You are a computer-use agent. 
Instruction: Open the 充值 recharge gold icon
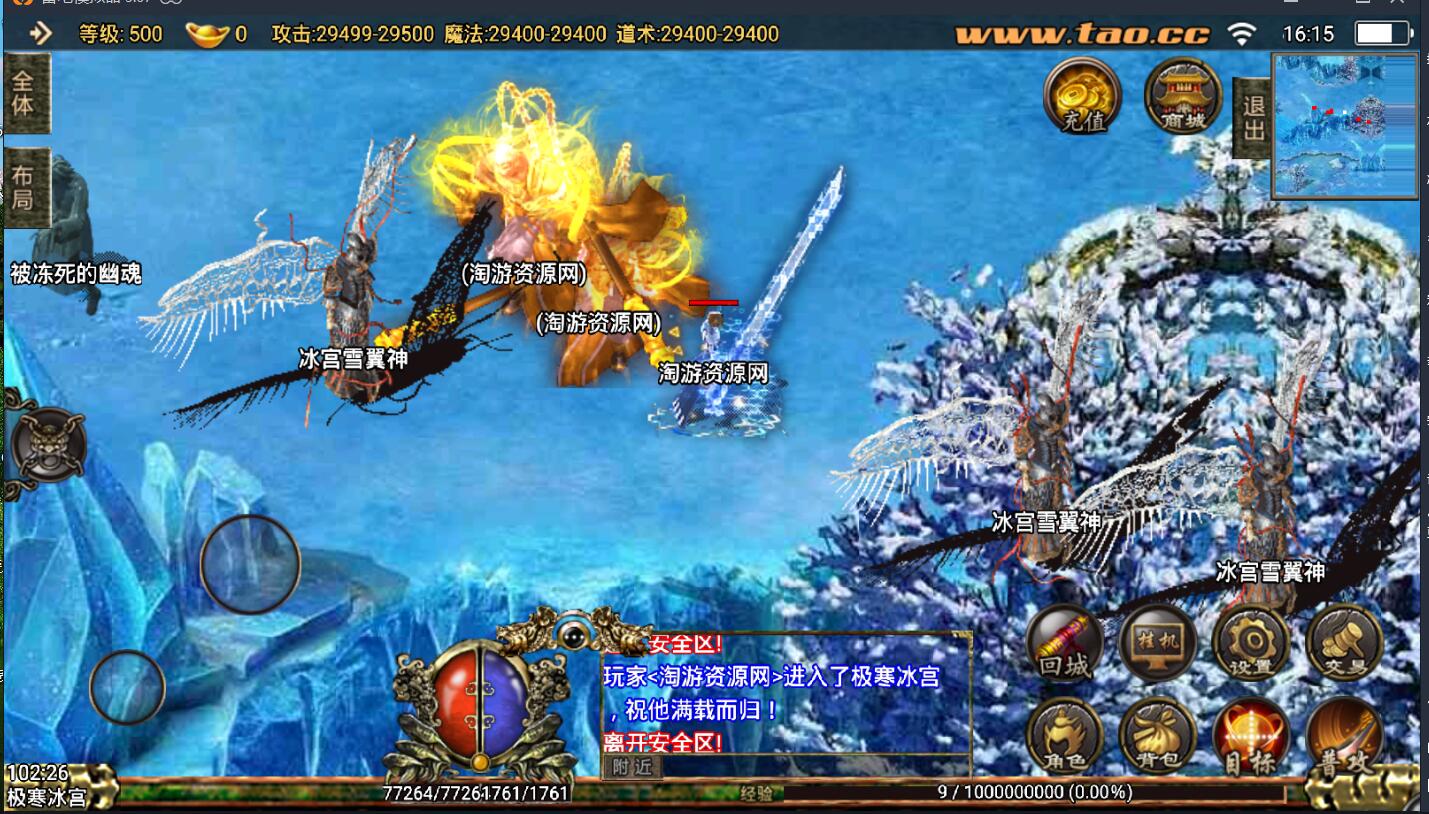click(x=1082, y=95)
